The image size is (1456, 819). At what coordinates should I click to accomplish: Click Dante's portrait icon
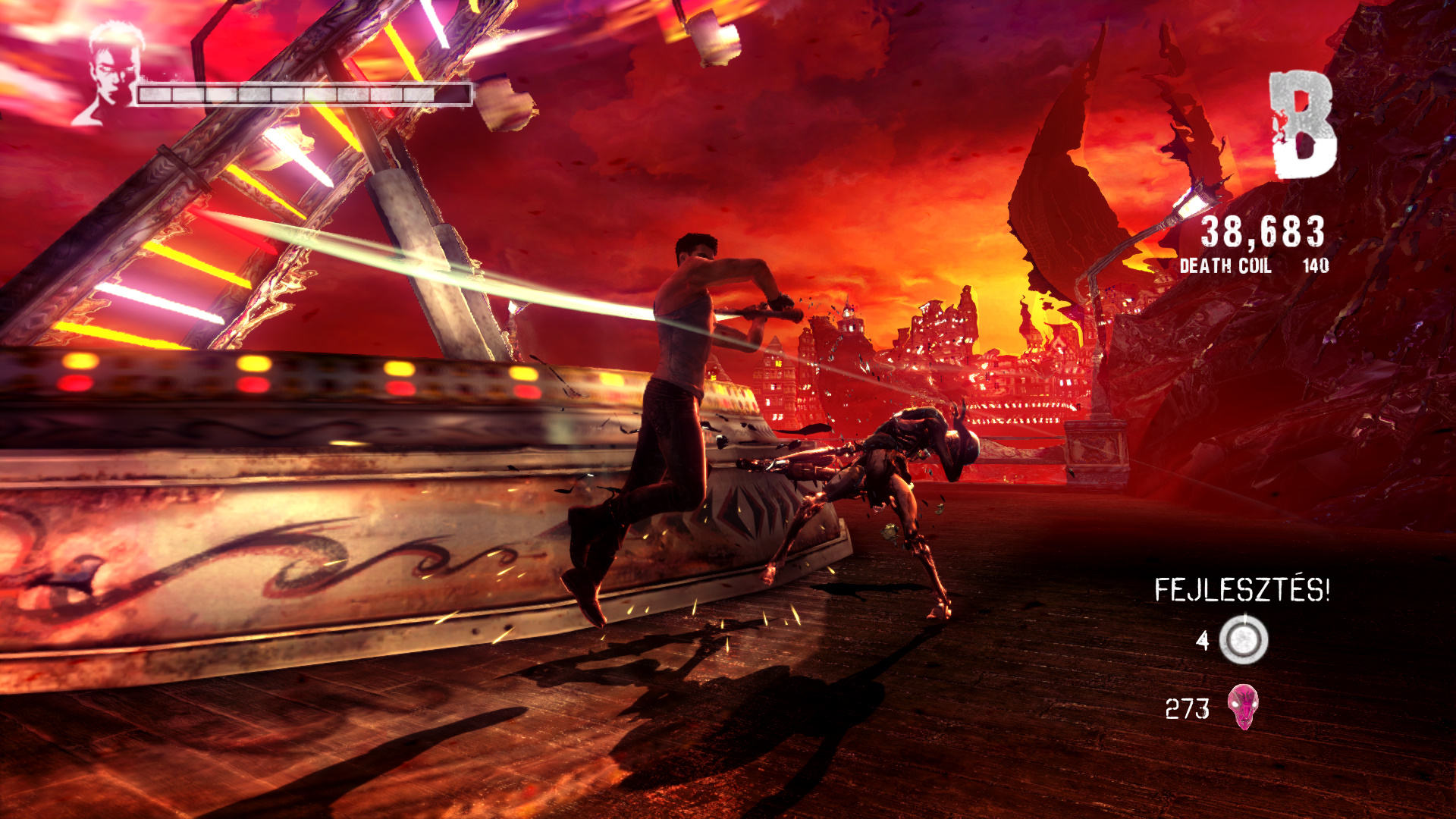pyautogui.click(x=112, y=72)
